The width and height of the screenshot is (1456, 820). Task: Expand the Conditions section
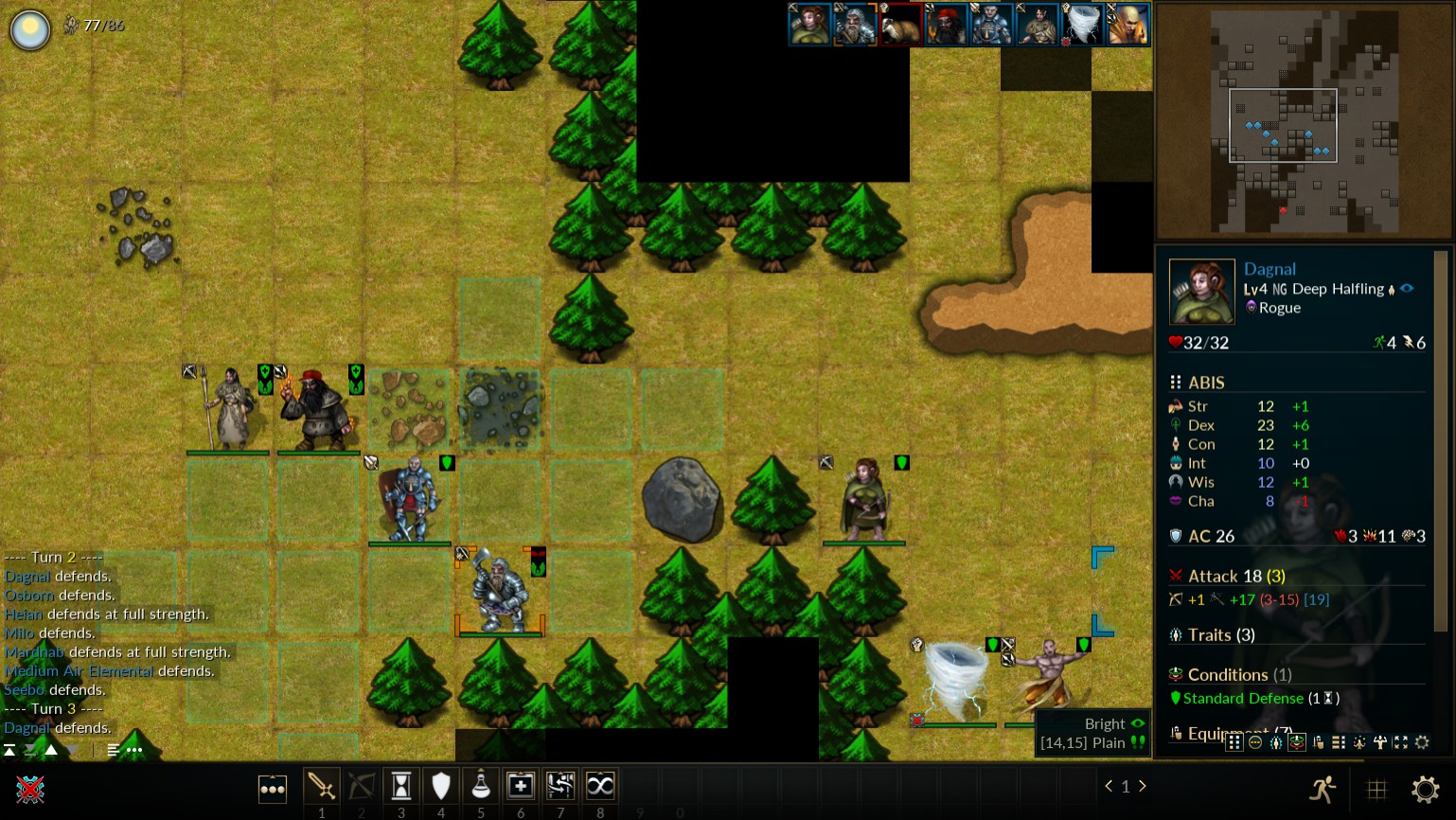point(1227,675)
